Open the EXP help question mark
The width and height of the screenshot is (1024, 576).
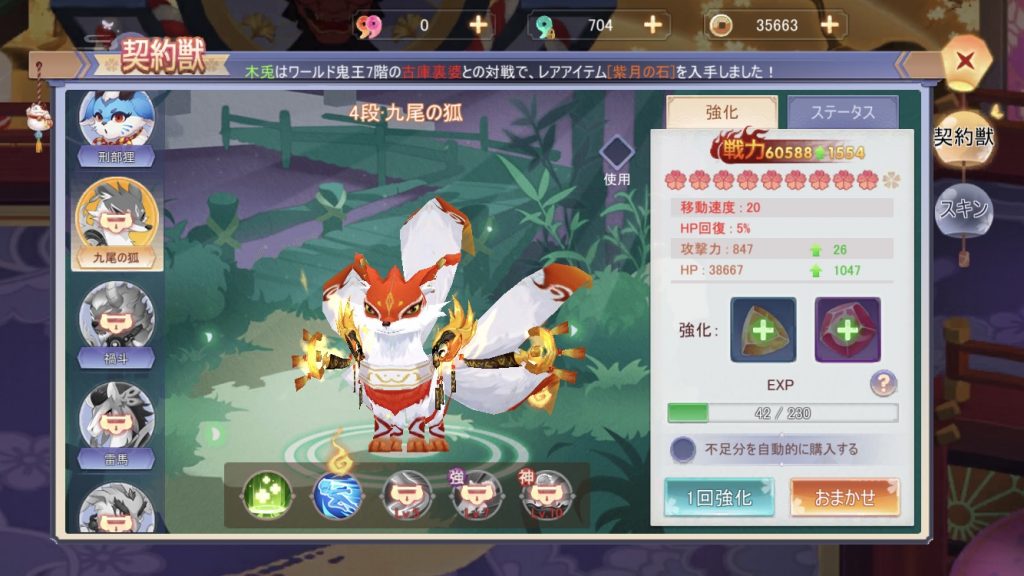(x=882, y=383)
